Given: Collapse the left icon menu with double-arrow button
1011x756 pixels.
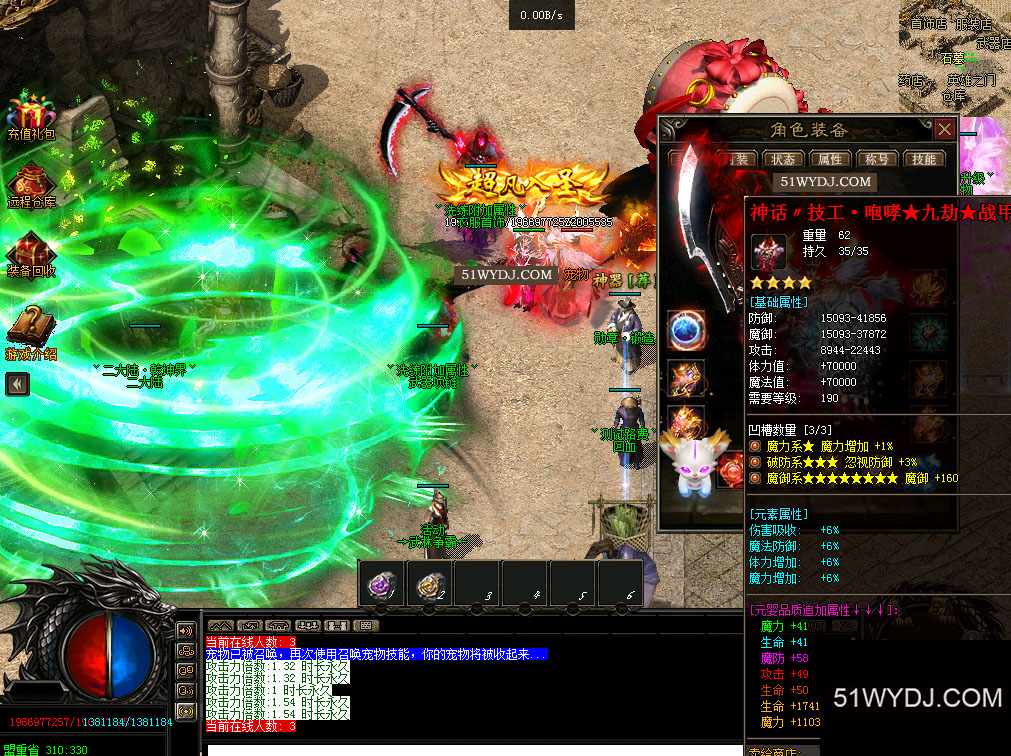Looking at the screenshot, I should [17, 384].
